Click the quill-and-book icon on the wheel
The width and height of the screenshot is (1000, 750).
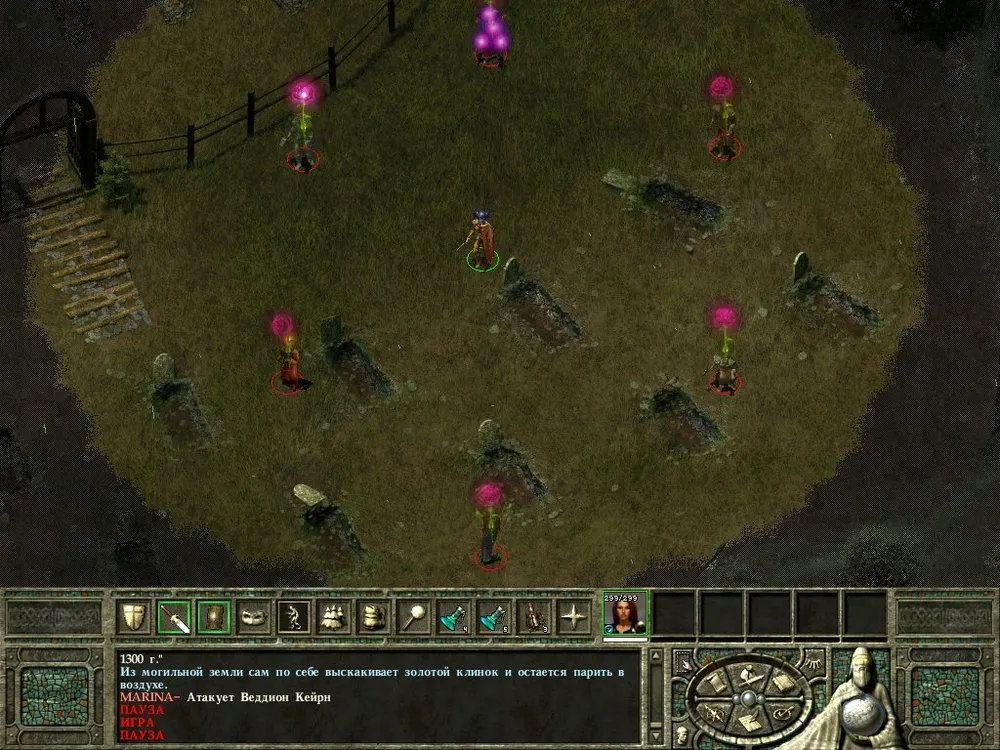tap(749, 723)
